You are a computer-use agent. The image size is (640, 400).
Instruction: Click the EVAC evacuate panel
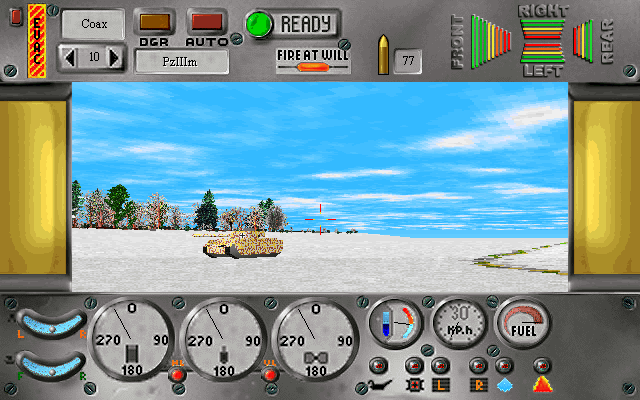click(37, 40)
